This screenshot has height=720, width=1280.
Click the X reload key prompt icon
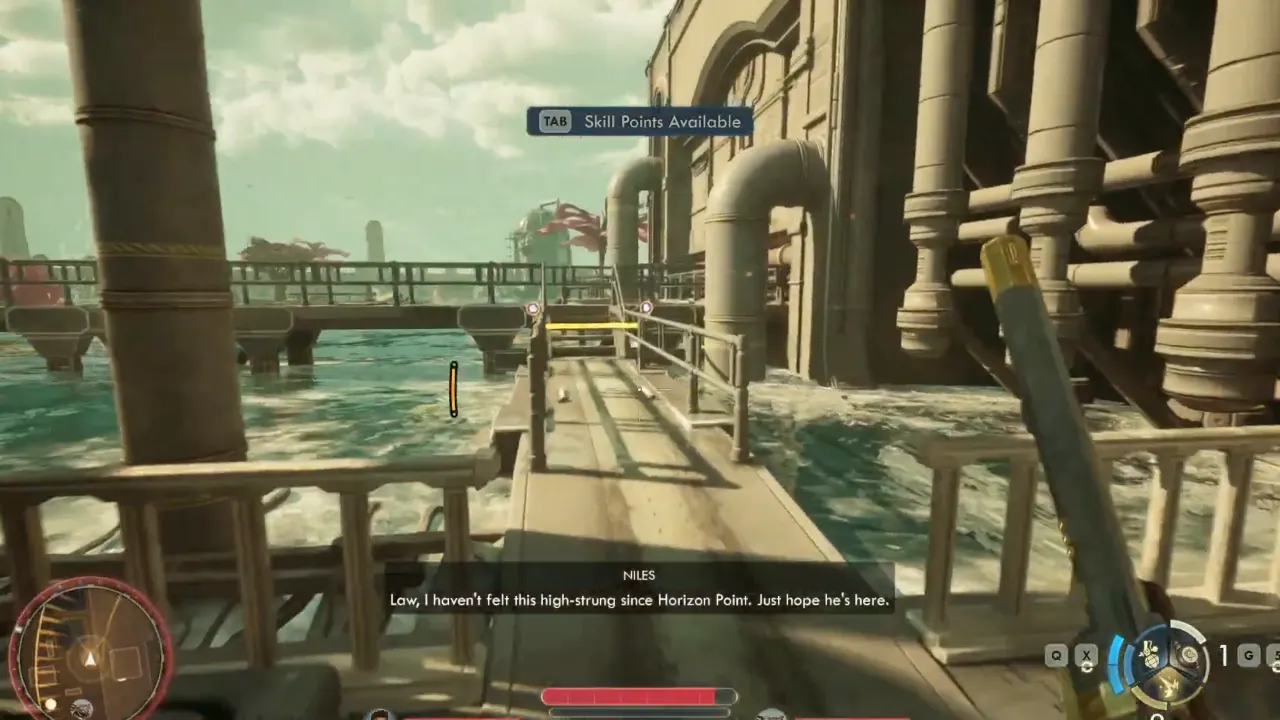[x=1086, y=655]
